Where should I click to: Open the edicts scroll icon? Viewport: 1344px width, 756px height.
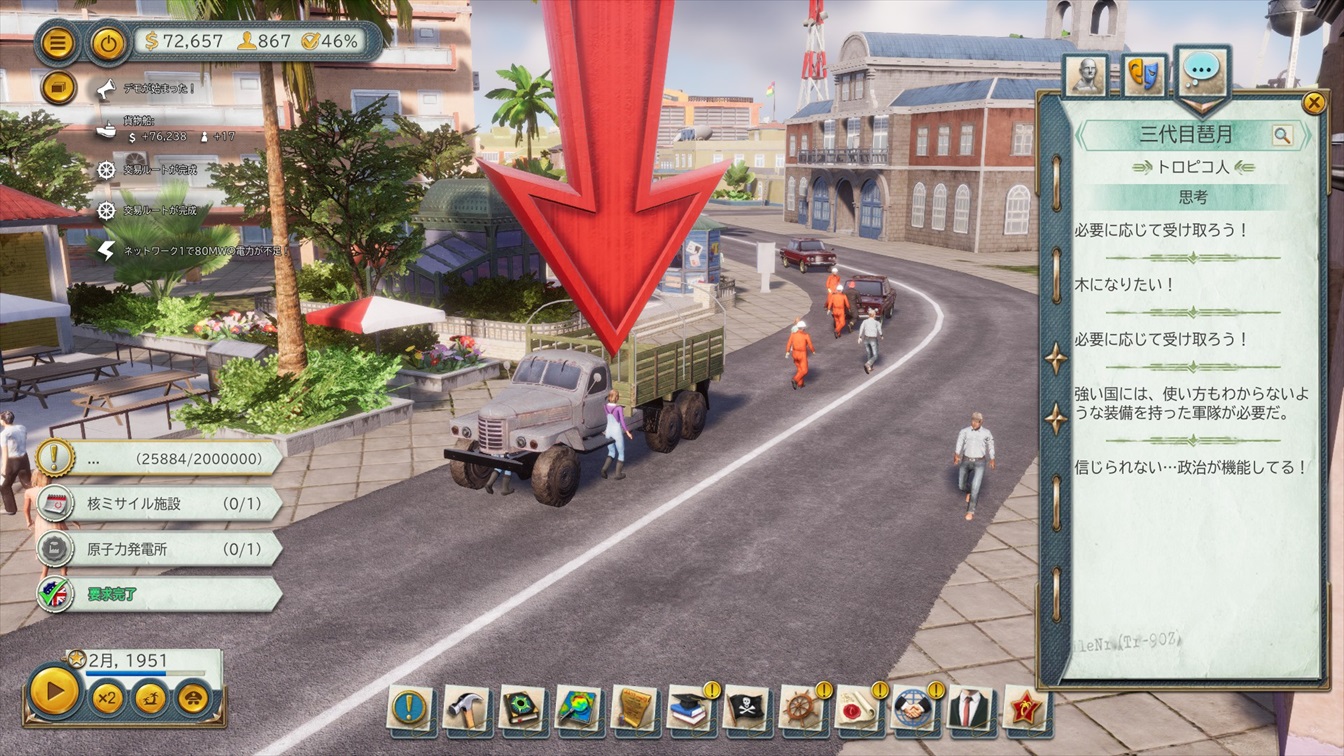634,708
